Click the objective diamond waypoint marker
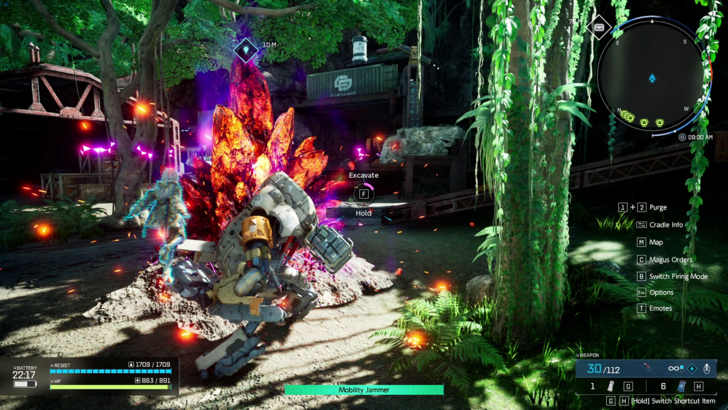Viewport: 728px width, 410px height. pyautogui.click(x=245, y=46)
